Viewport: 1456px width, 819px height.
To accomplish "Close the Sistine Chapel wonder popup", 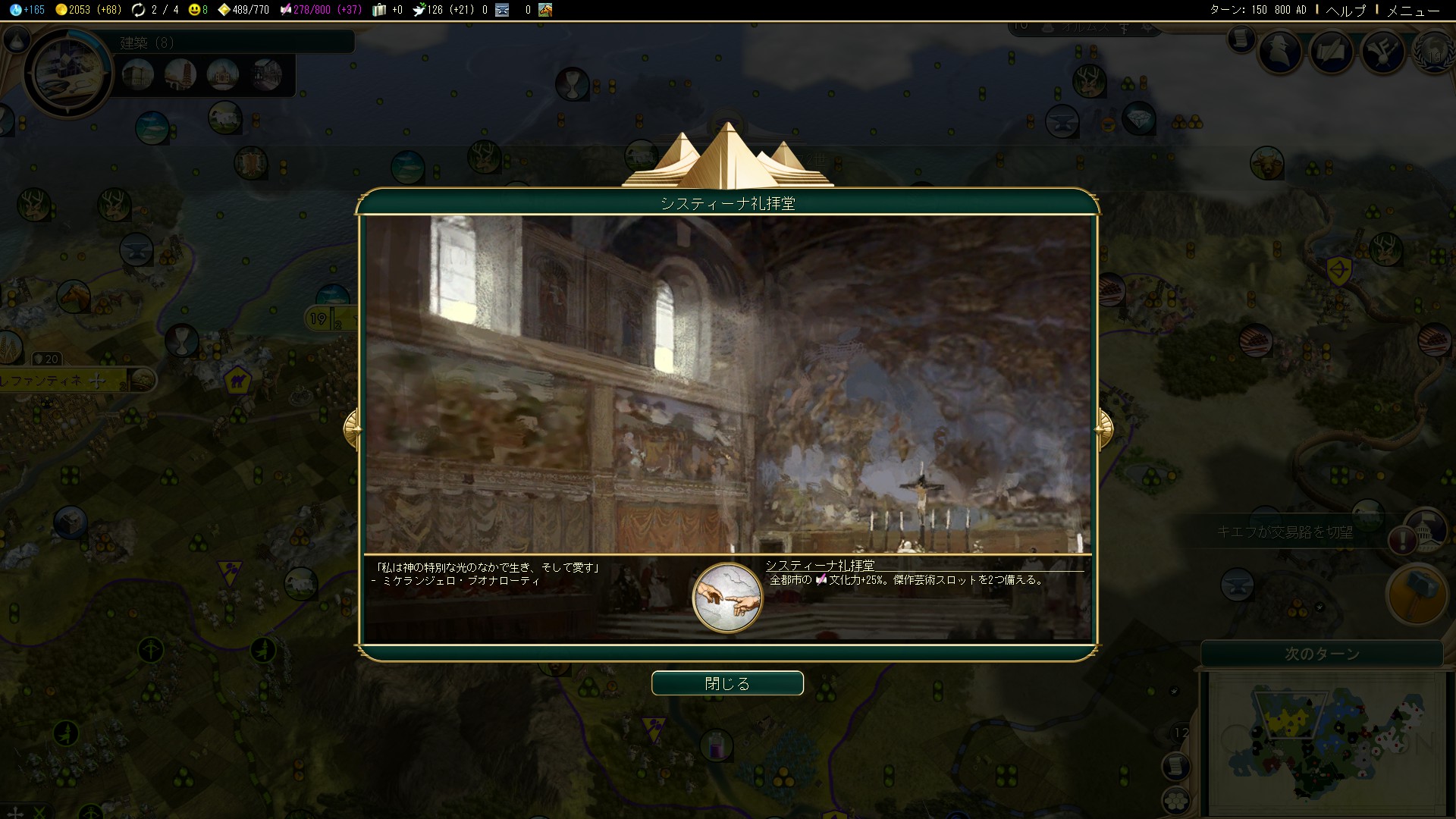I will click(726, 683).
